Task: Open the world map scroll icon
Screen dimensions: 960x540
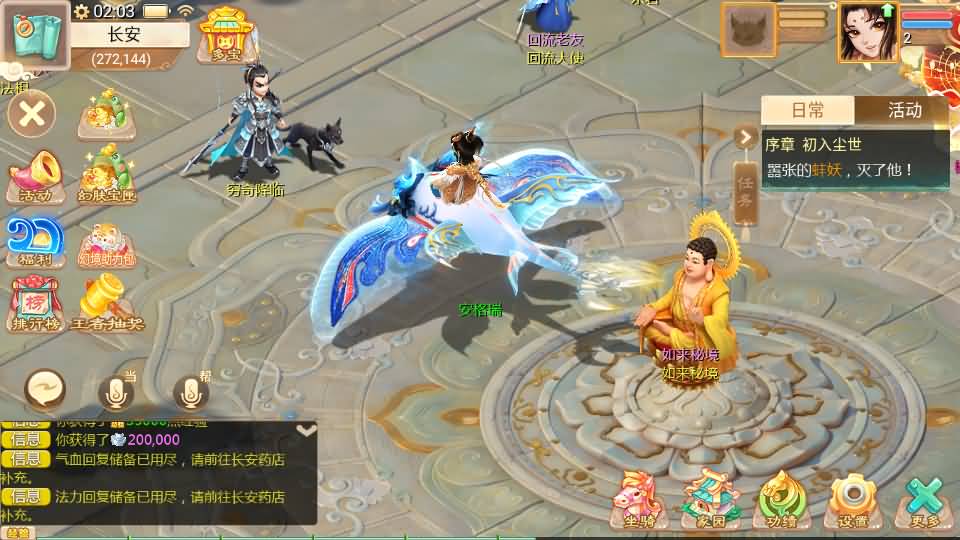Action: click(x=34, y=36)
